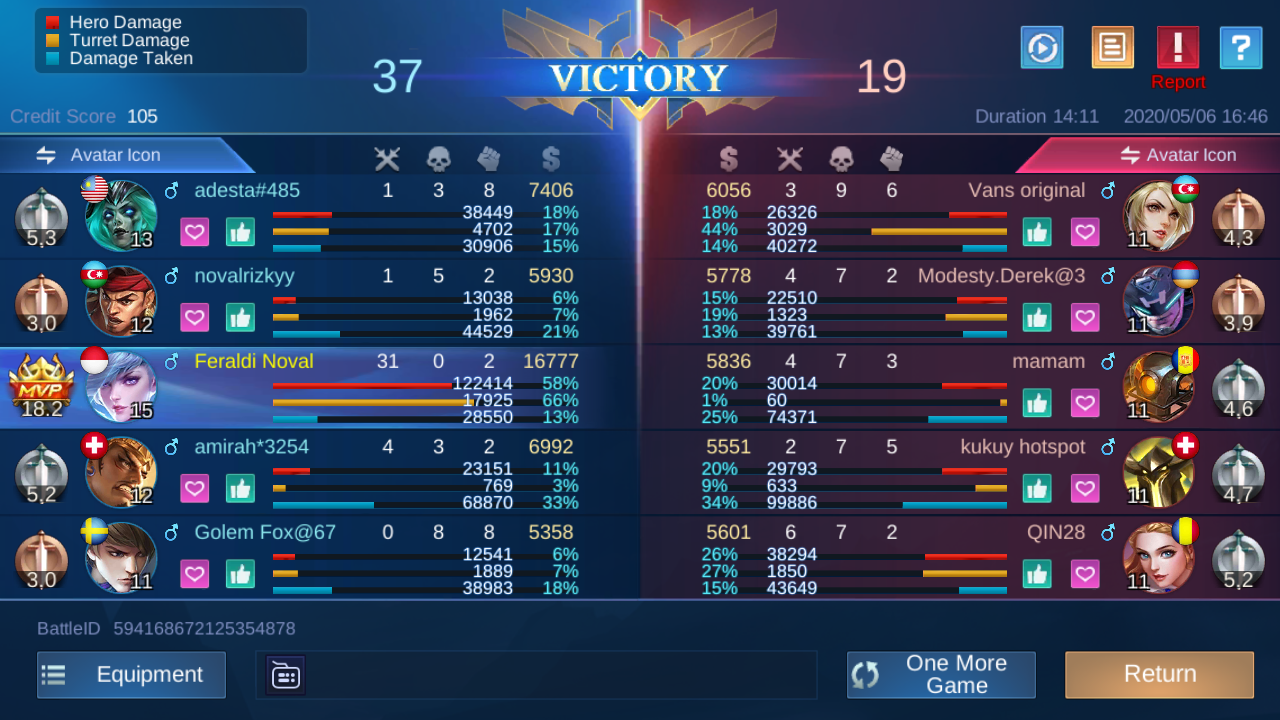This screenshot has width=1280, height=720.
Task: Give Vans original a thumbs-up
Action: (x=1037, y=232)
